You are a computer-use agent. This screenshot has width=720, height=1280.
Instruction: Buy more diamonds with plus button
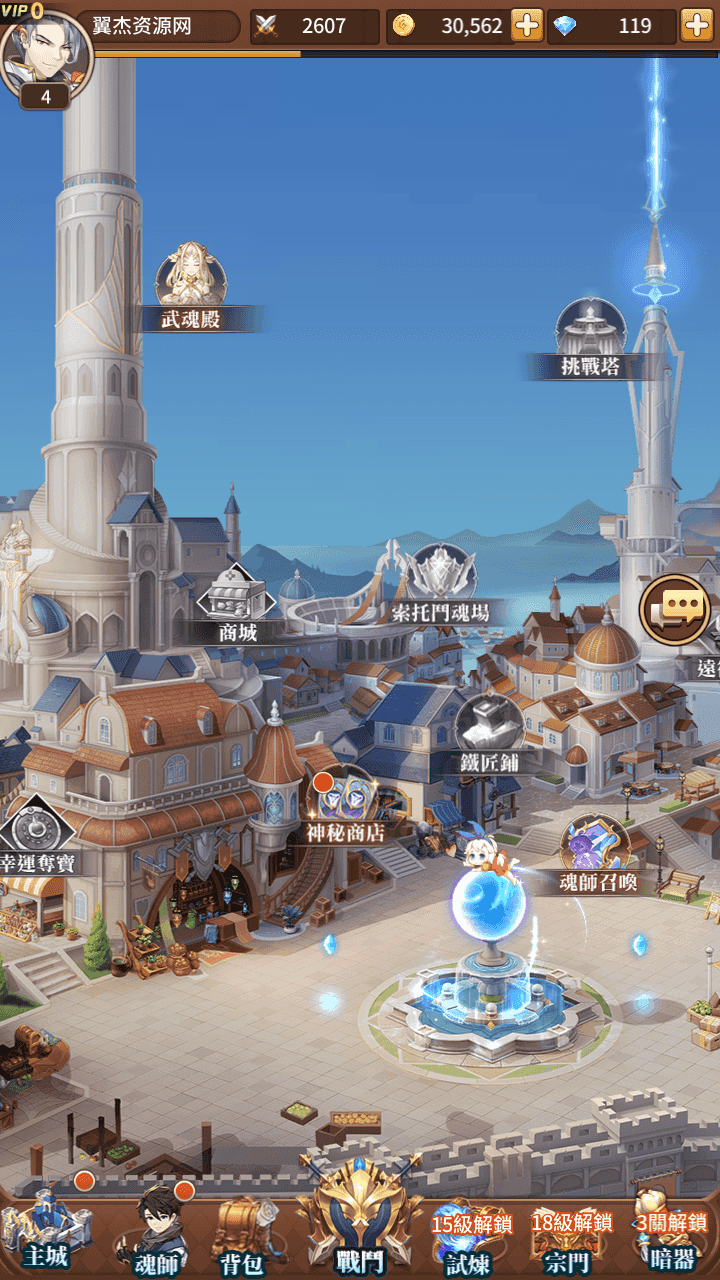point(696,25)
